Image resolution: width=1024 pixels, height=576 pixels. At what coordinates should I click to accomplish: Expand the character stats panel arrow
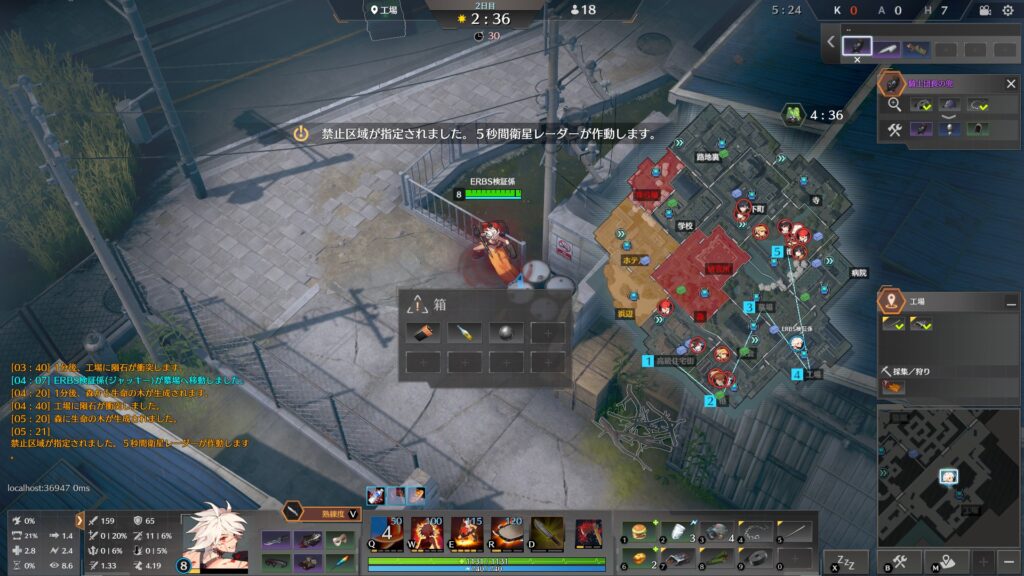(80, 520)
